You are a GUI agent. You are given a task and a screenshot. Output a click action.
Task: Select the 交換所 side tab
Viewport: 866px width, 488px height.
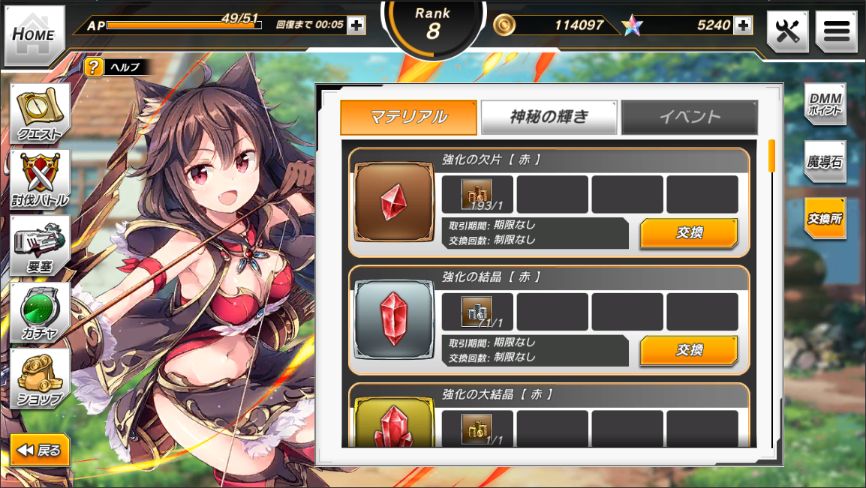coord(826,218)
